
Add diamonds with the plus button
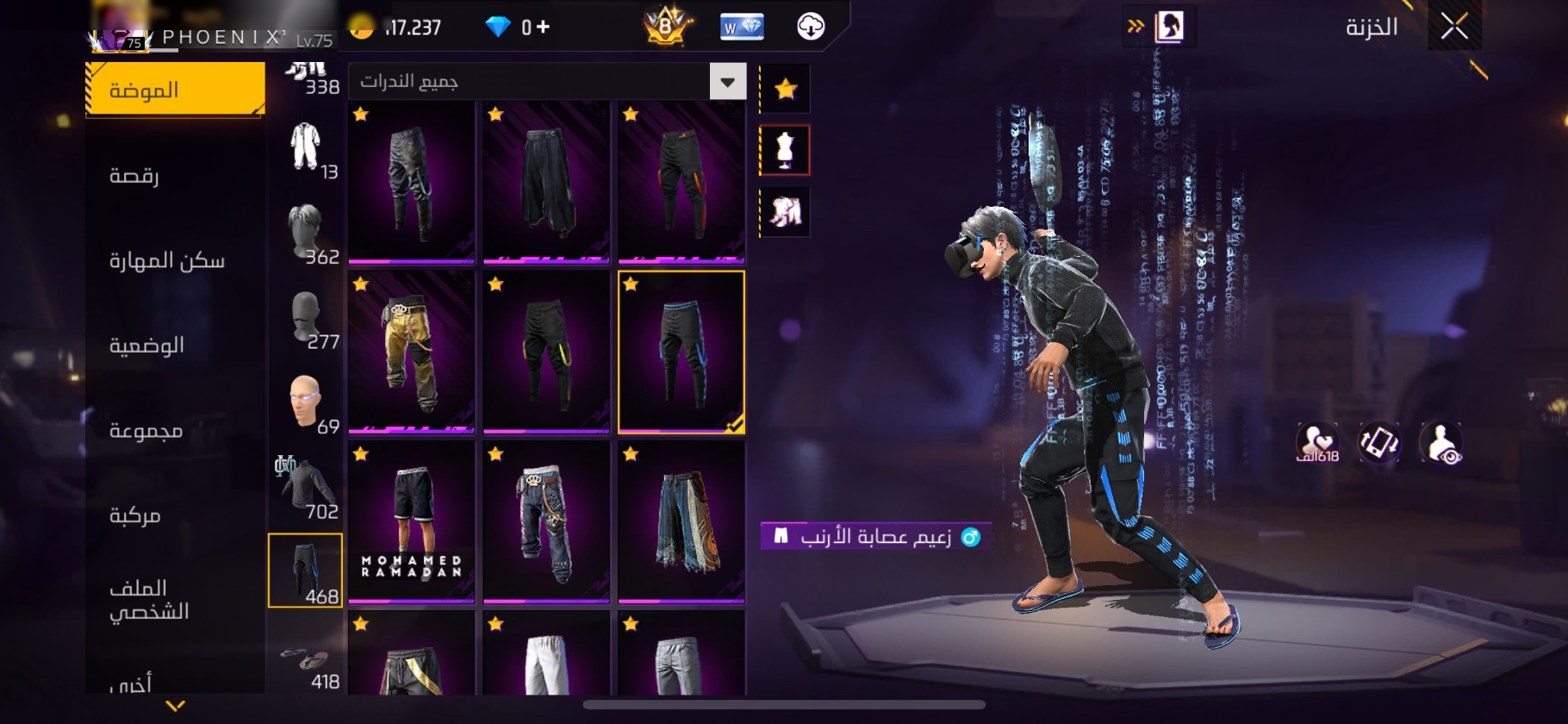click(x=543, y=28)
